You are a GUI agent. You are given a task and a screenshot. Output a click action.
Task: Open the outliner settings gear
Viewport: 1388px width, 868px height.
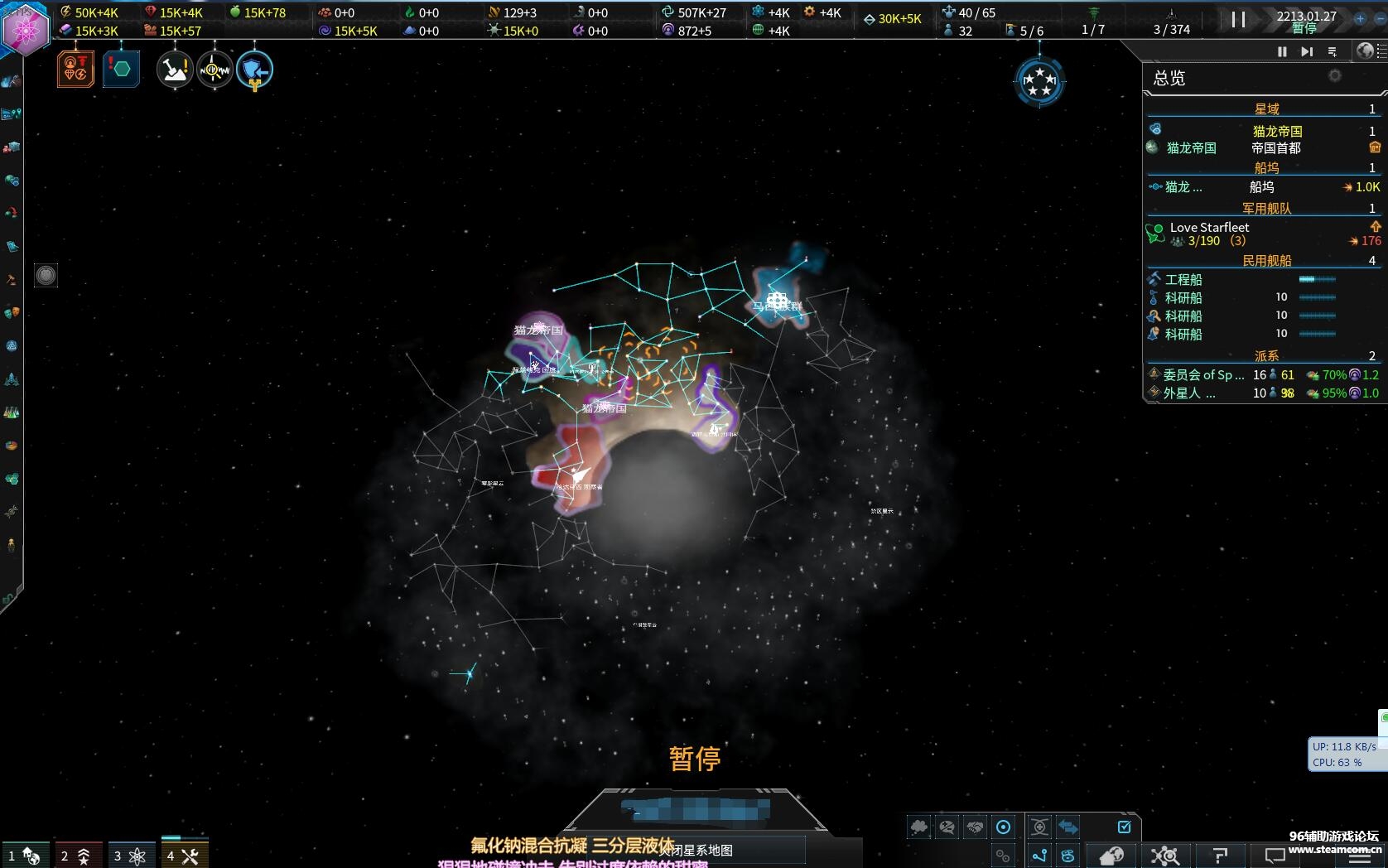(x=1334, y=76)
